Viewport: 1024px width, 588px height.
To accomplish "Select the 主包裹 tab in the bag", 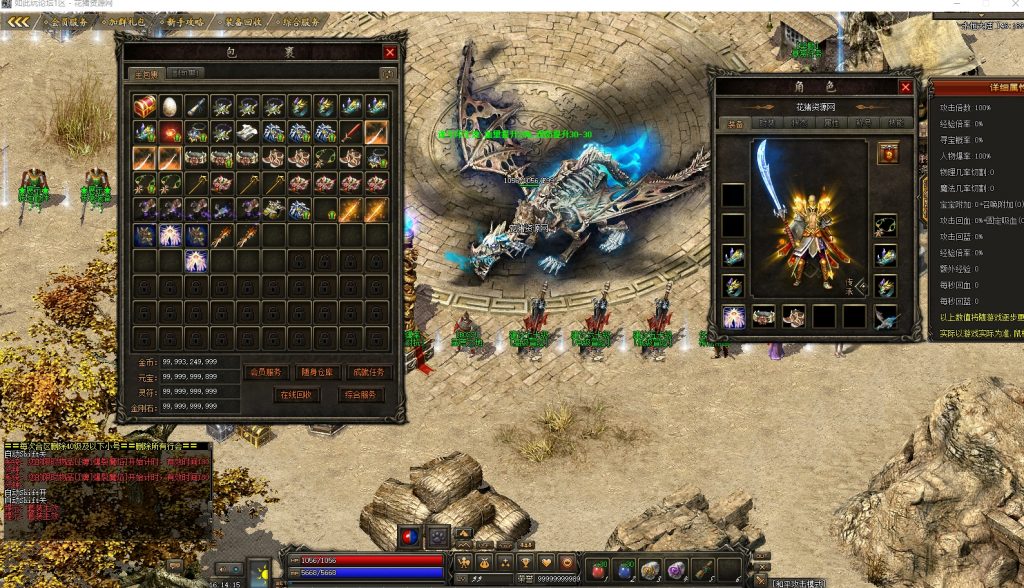I will pos(147,73).
